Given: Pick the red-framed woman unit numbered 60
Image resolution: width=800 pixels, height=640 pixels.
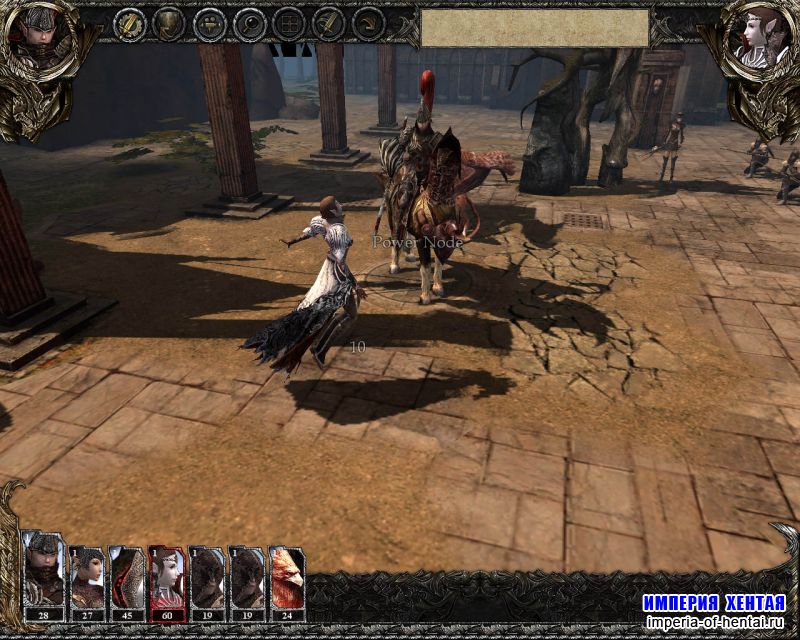Looking at the screenshot, I should click(167, 577).
